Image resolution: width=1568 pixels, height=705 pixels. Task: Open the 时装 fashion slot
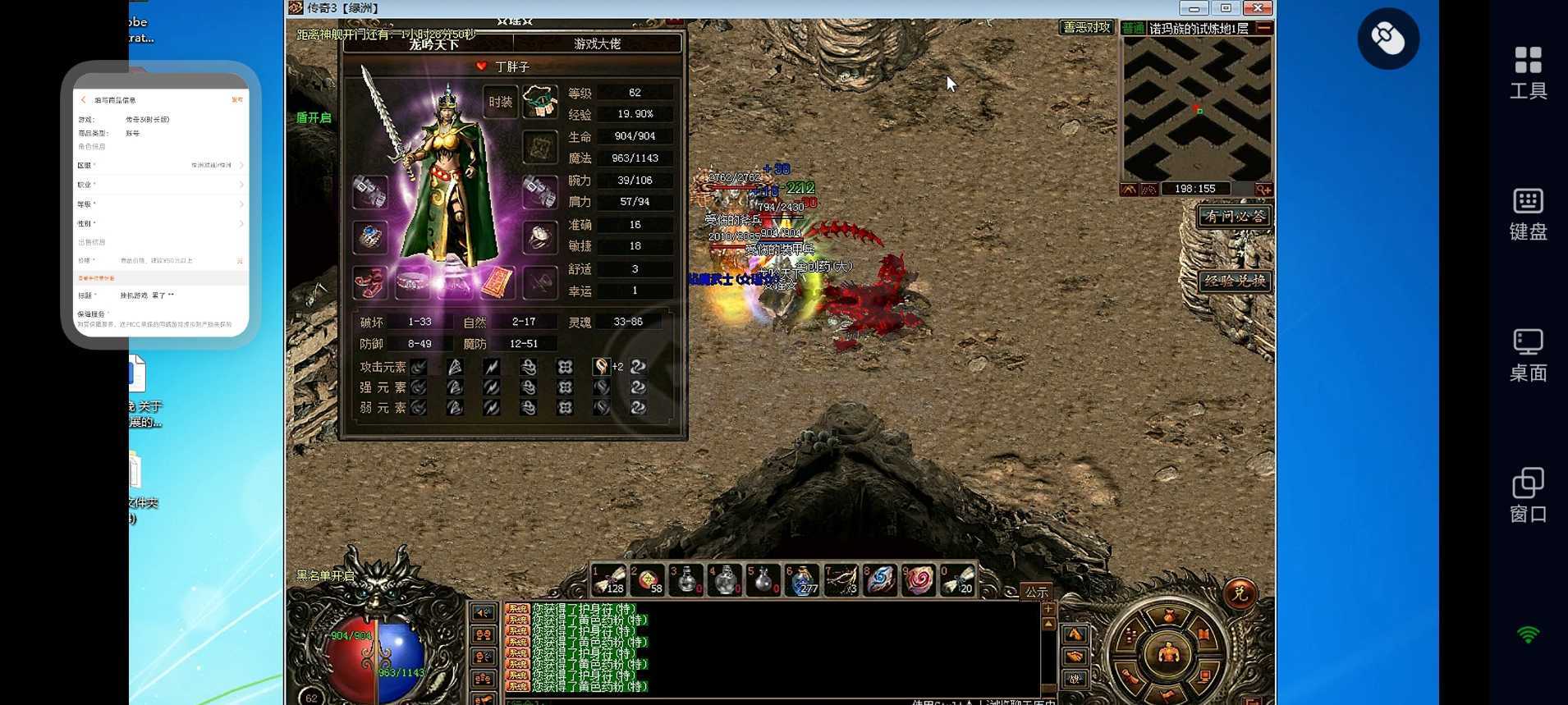pos(500,102)
